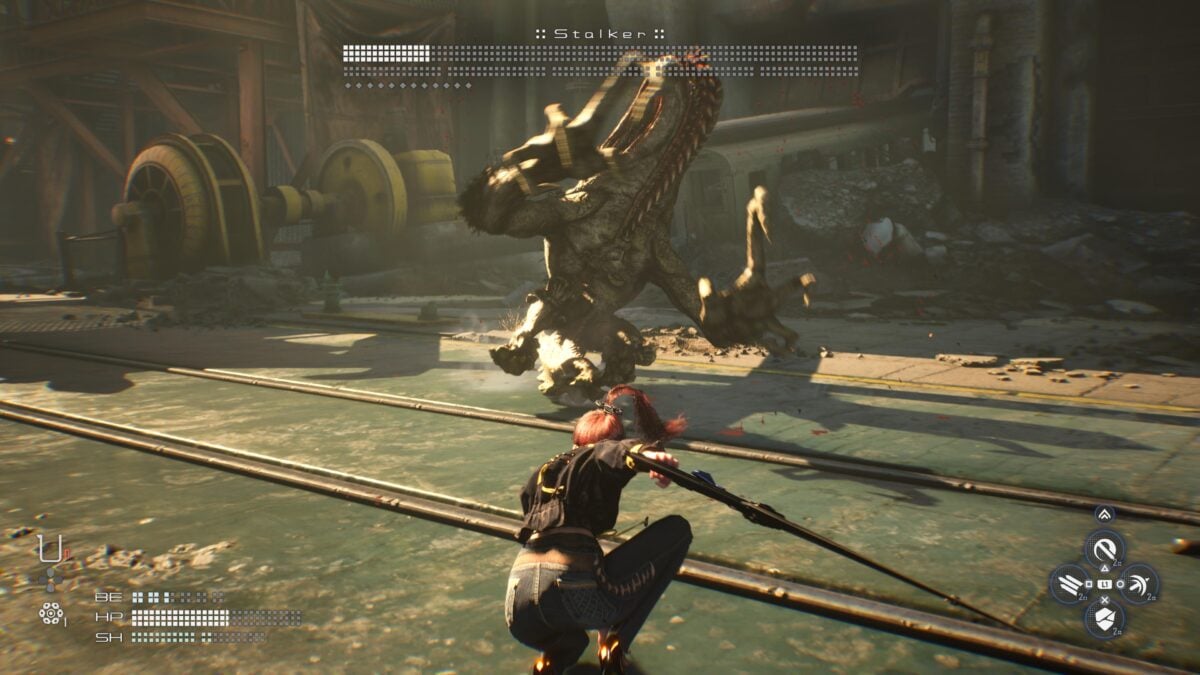The height and width of the screenshot is (675, 1200).
Task: Use the healing potion flask icon
Action: (x=47, y=549)
